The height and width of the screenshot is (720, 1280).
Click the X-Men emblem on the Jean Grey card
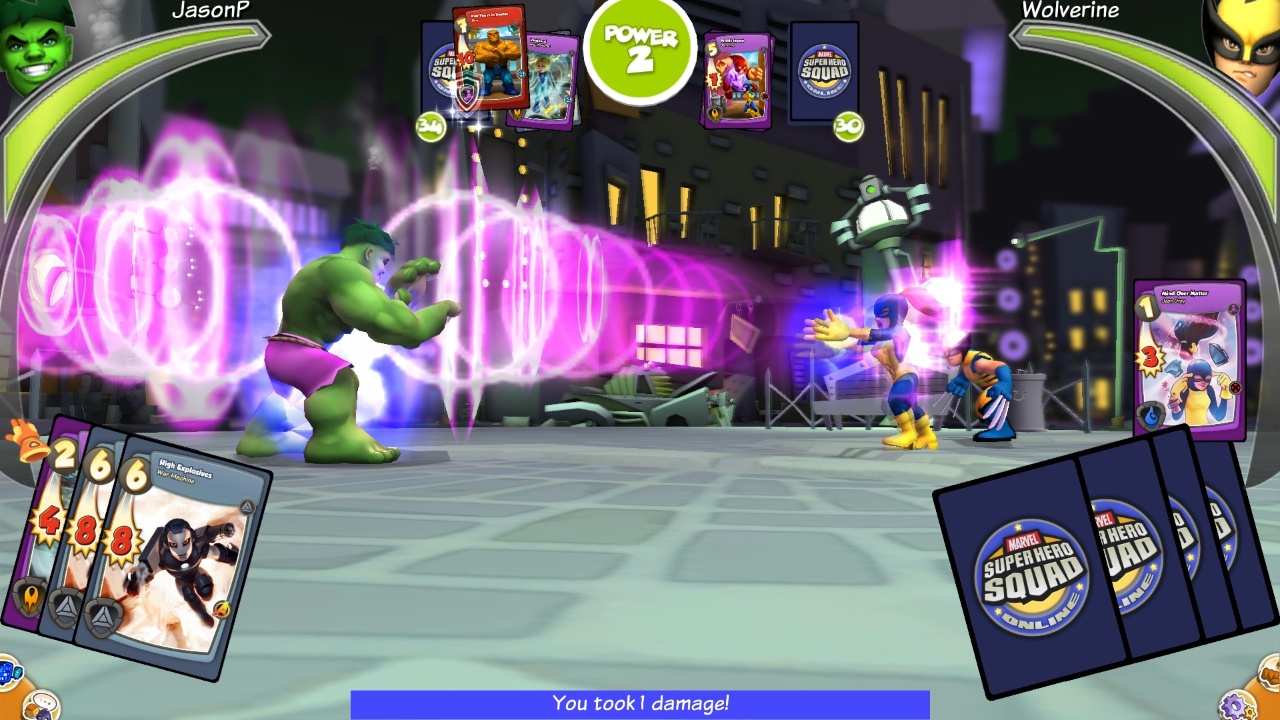(1235, 386)
